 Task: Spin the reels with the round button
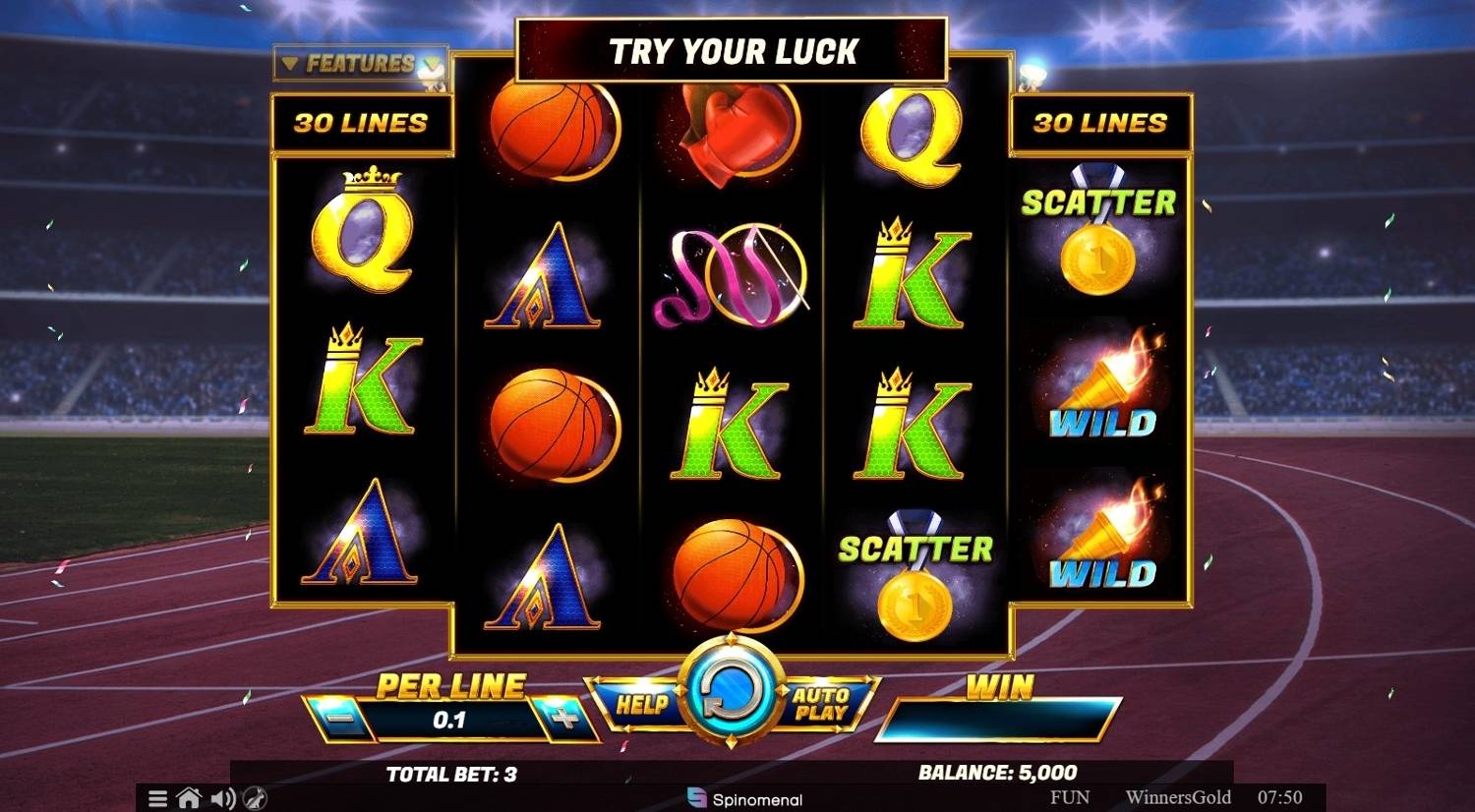(731, 691)
